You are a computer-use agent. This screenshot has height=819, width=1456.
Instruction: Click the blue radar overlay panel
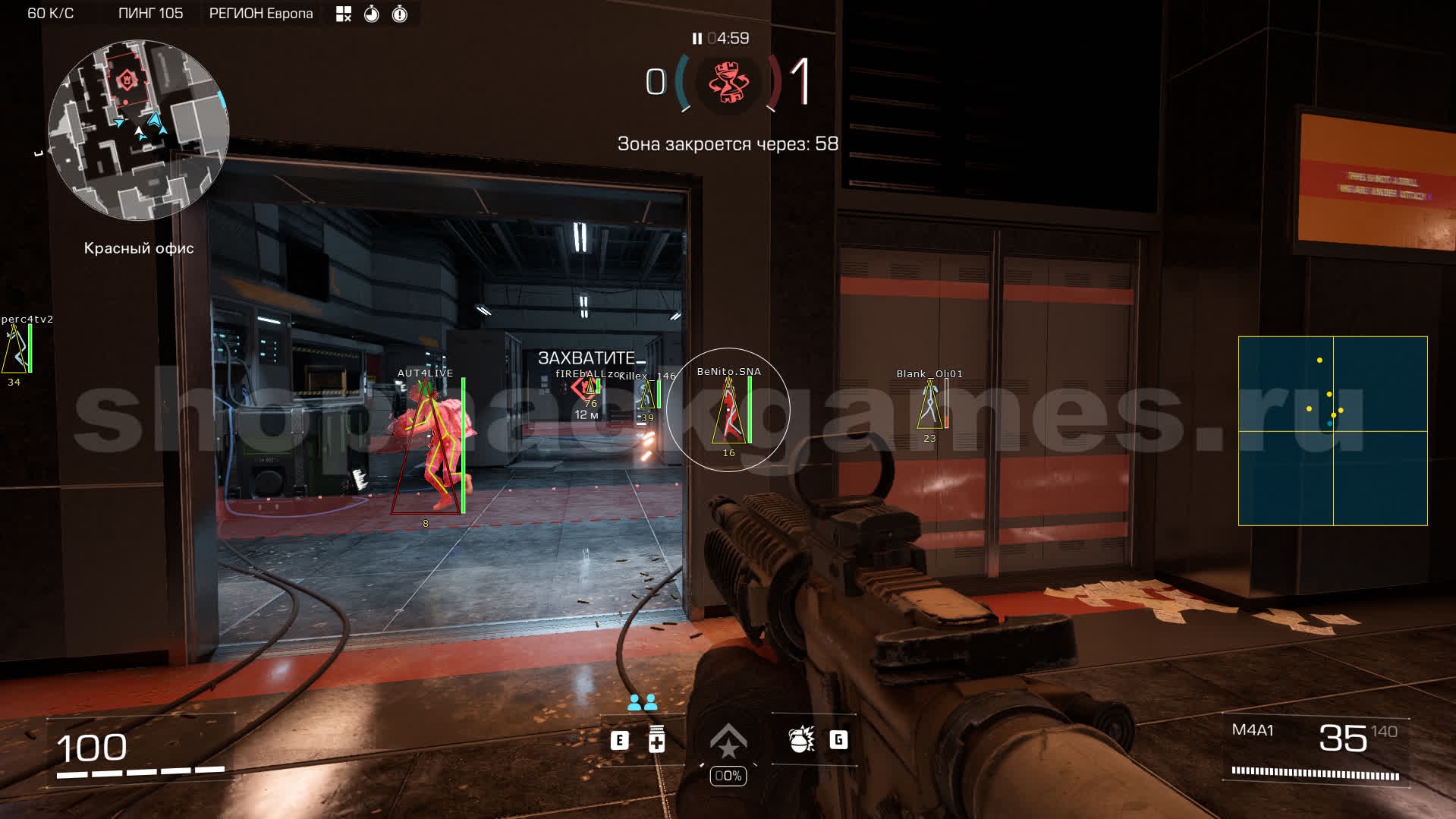(1332, 430)
